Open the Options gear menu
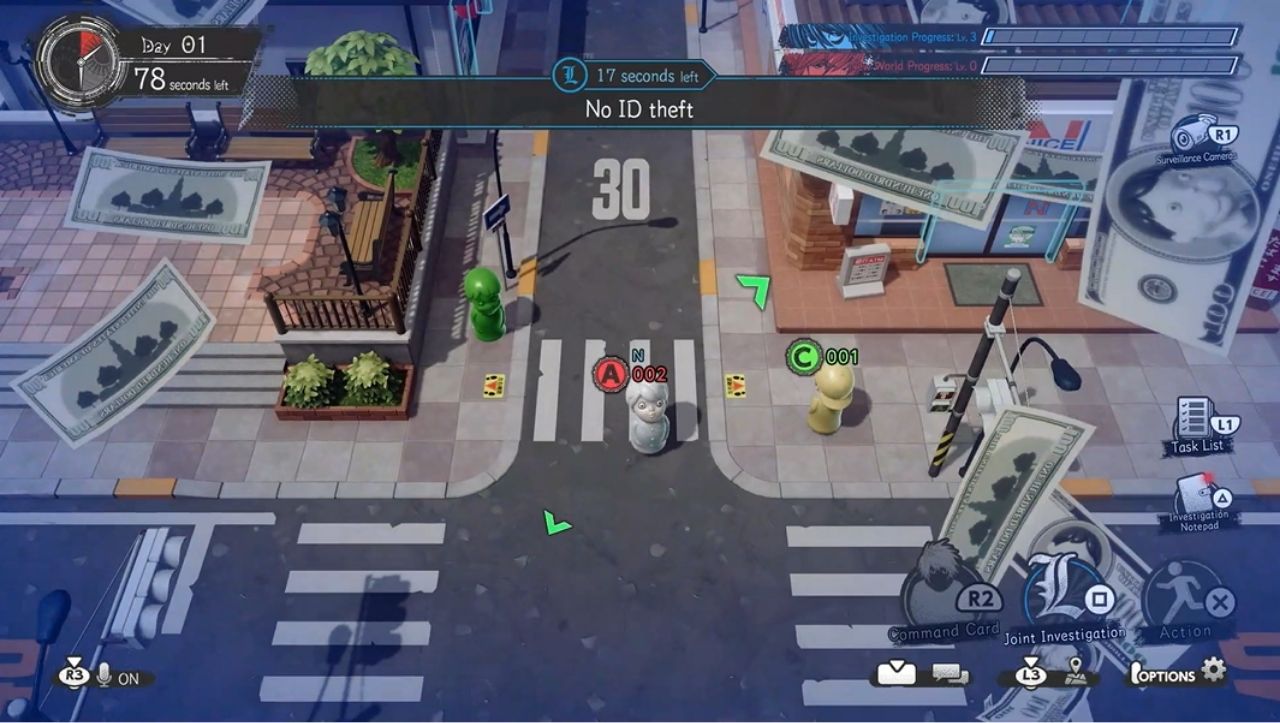Screen dimensions: 1280x723 (1213, 670)
